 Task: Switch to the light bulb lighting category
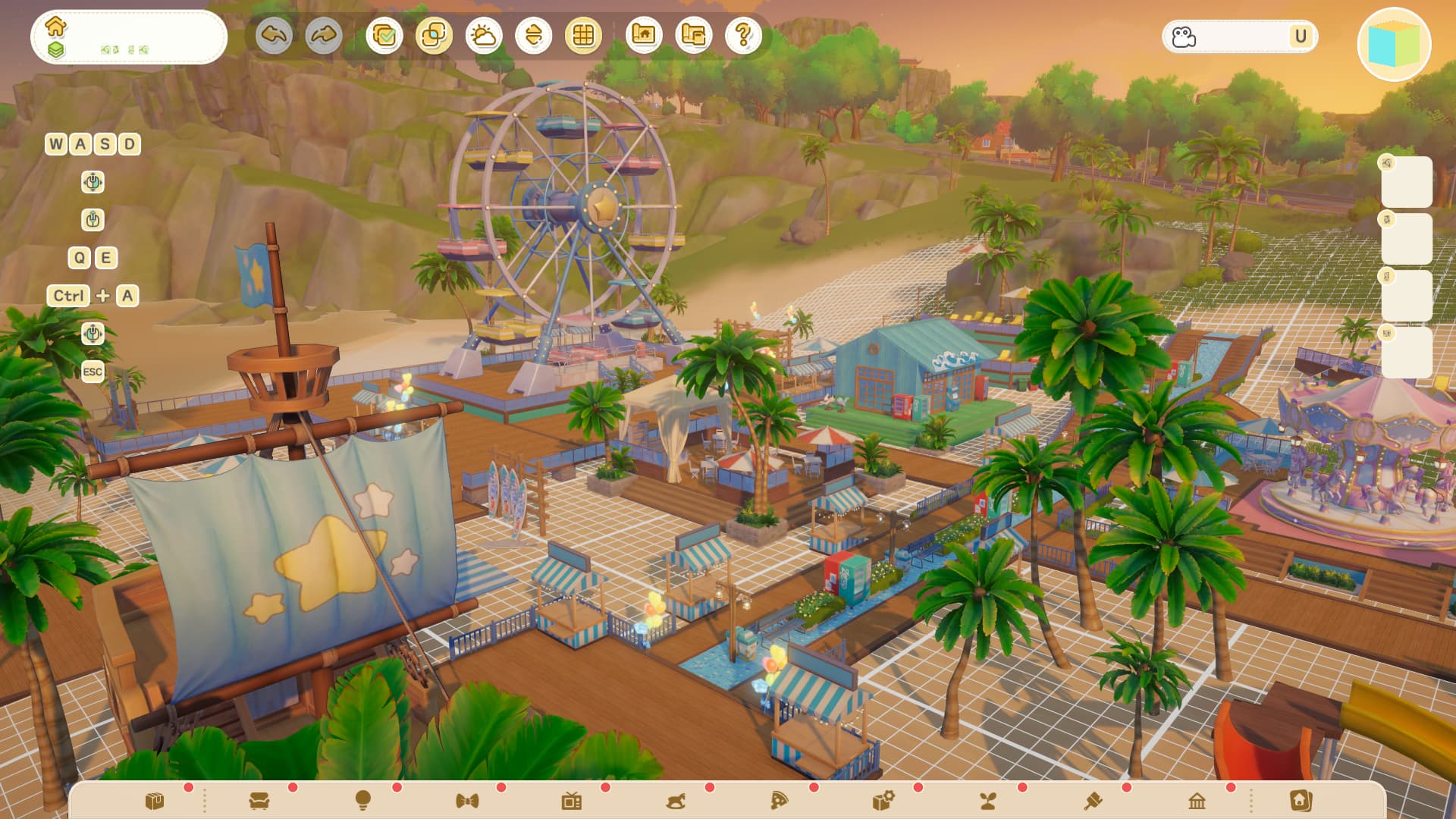click(x=363, y=801)
